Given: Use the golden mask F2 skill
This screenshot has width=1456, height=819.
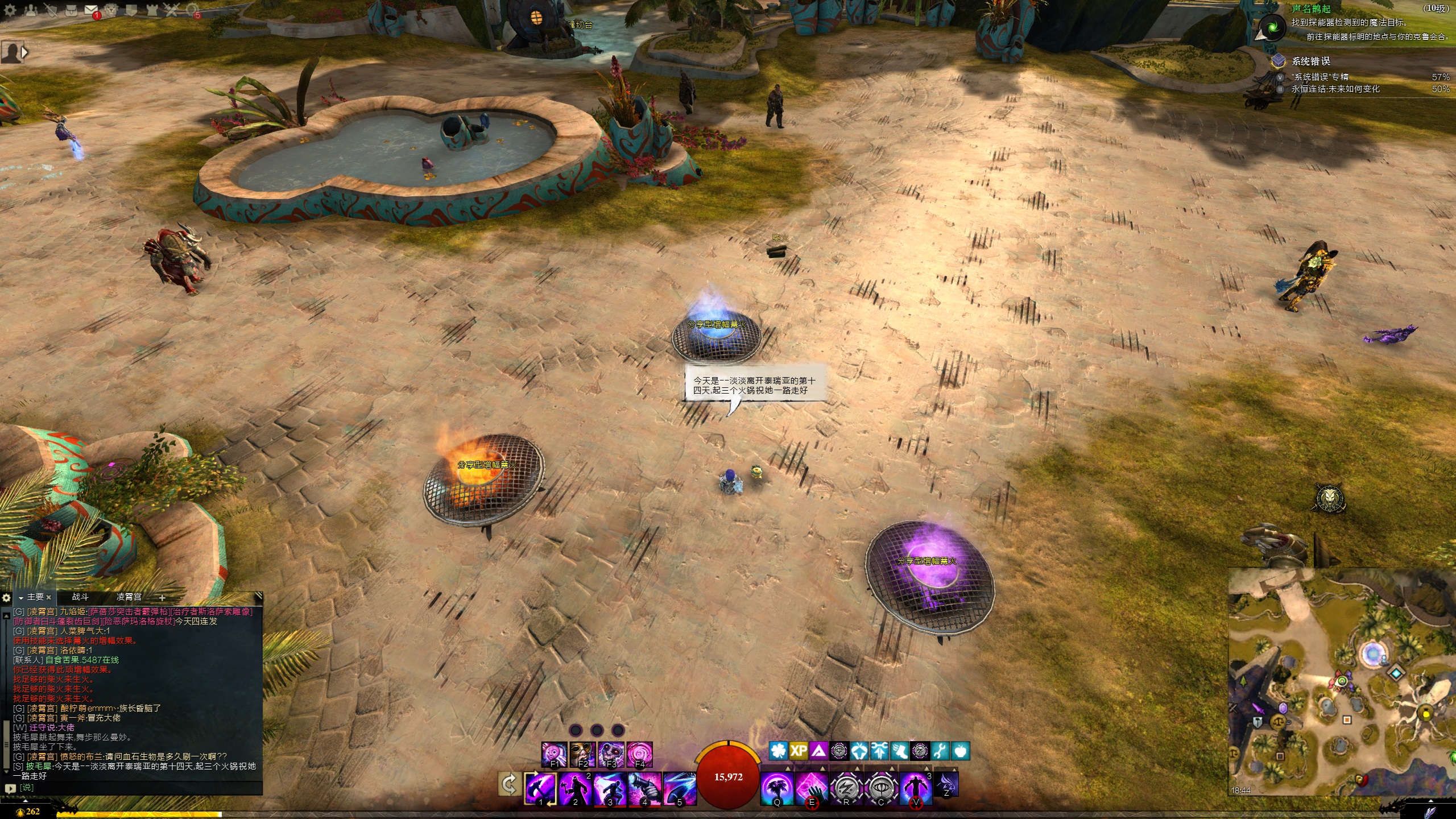Looking at the screenshot, I should click(x=583, y=755).
